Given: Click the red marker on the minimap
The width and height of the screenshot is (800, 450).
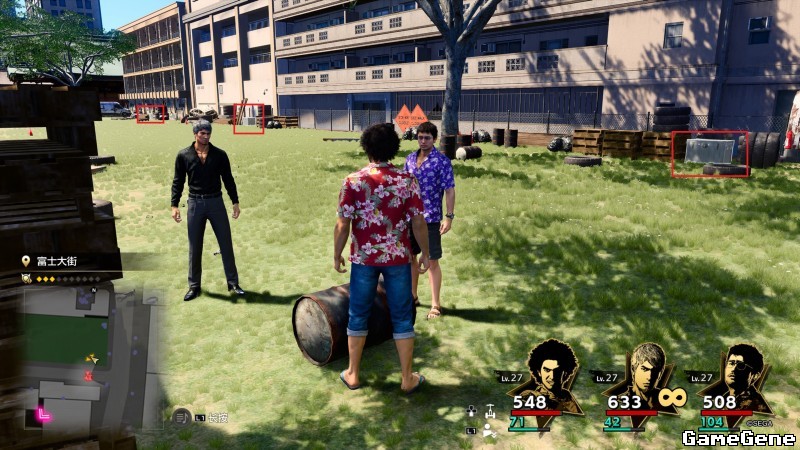Looking at the screenshot, I should [x=89, y=376].
